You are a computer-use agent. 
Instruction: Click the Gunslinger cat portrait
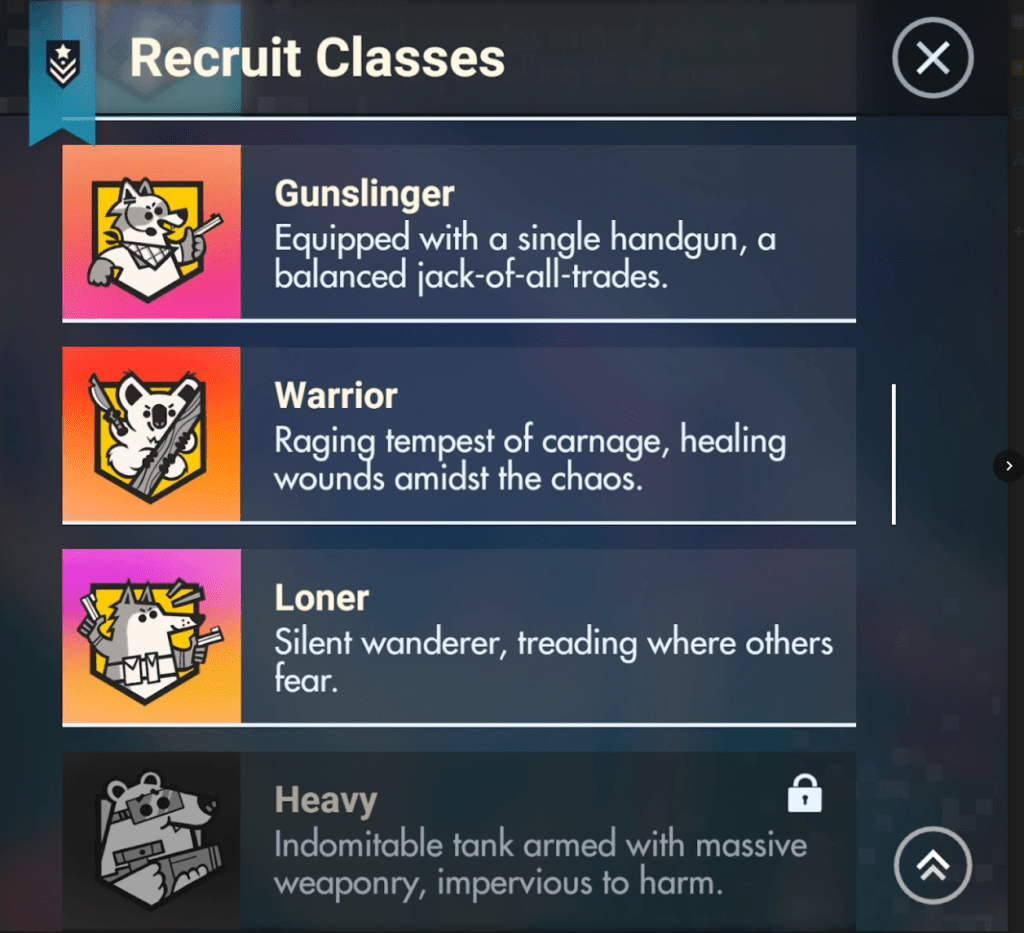tap(151, 233)
